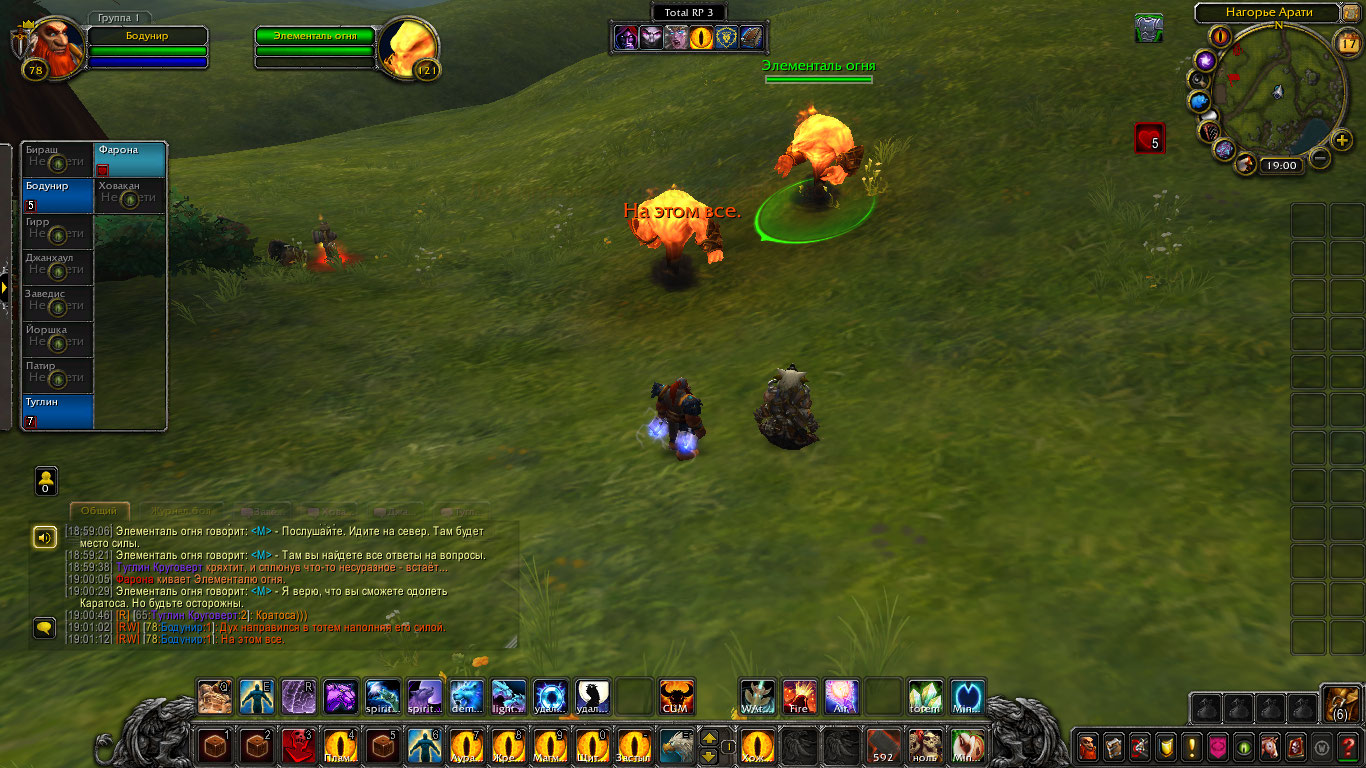Viewport: 1366px width, 768px height.
Task: Zoom in the minimap with plus button
Action: pyautogui.click(x=1342, y=141)
